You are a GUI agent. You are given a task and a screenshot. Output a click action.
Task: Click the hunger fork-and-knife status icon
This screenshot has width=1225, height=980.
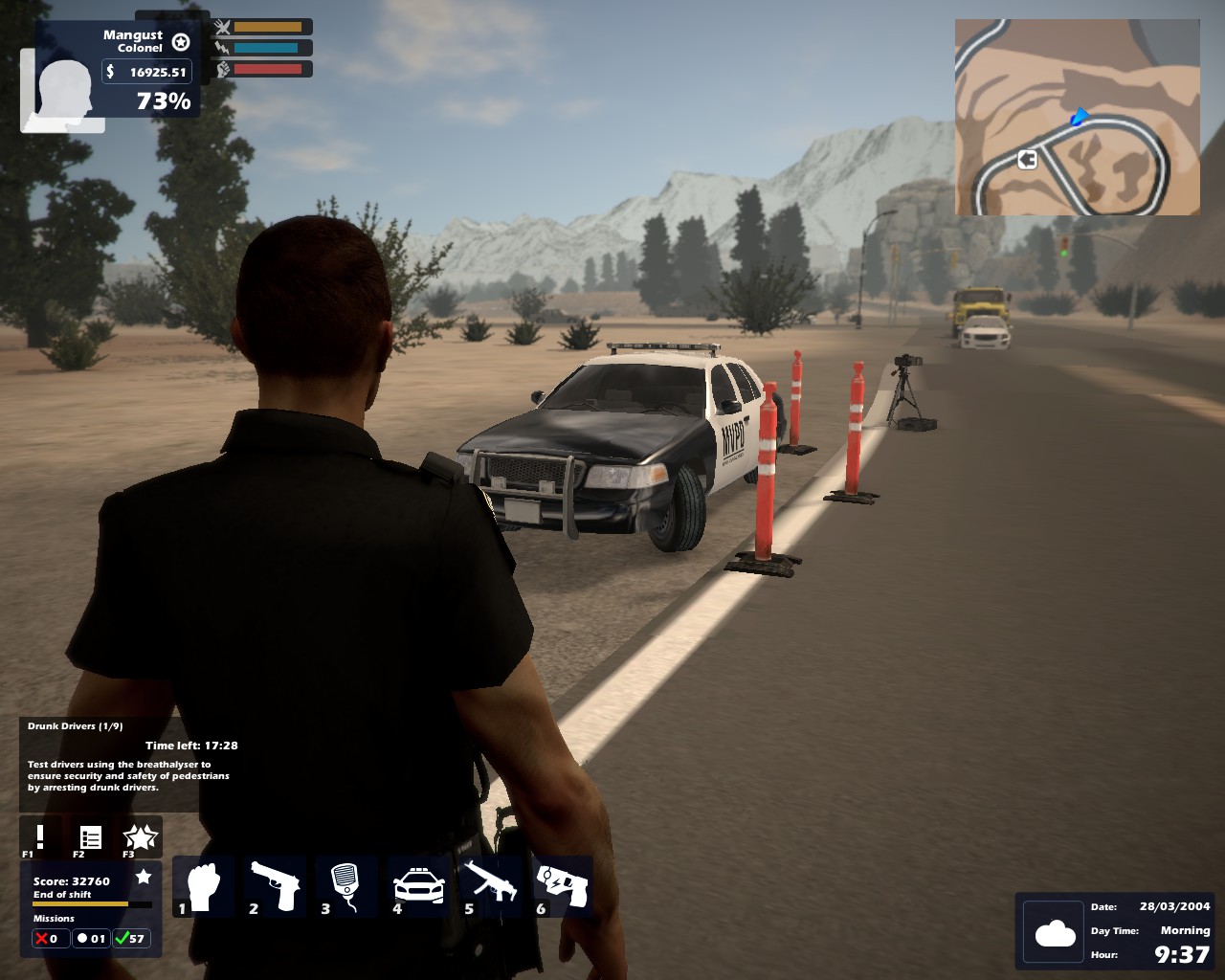click(x=222, y=27)
